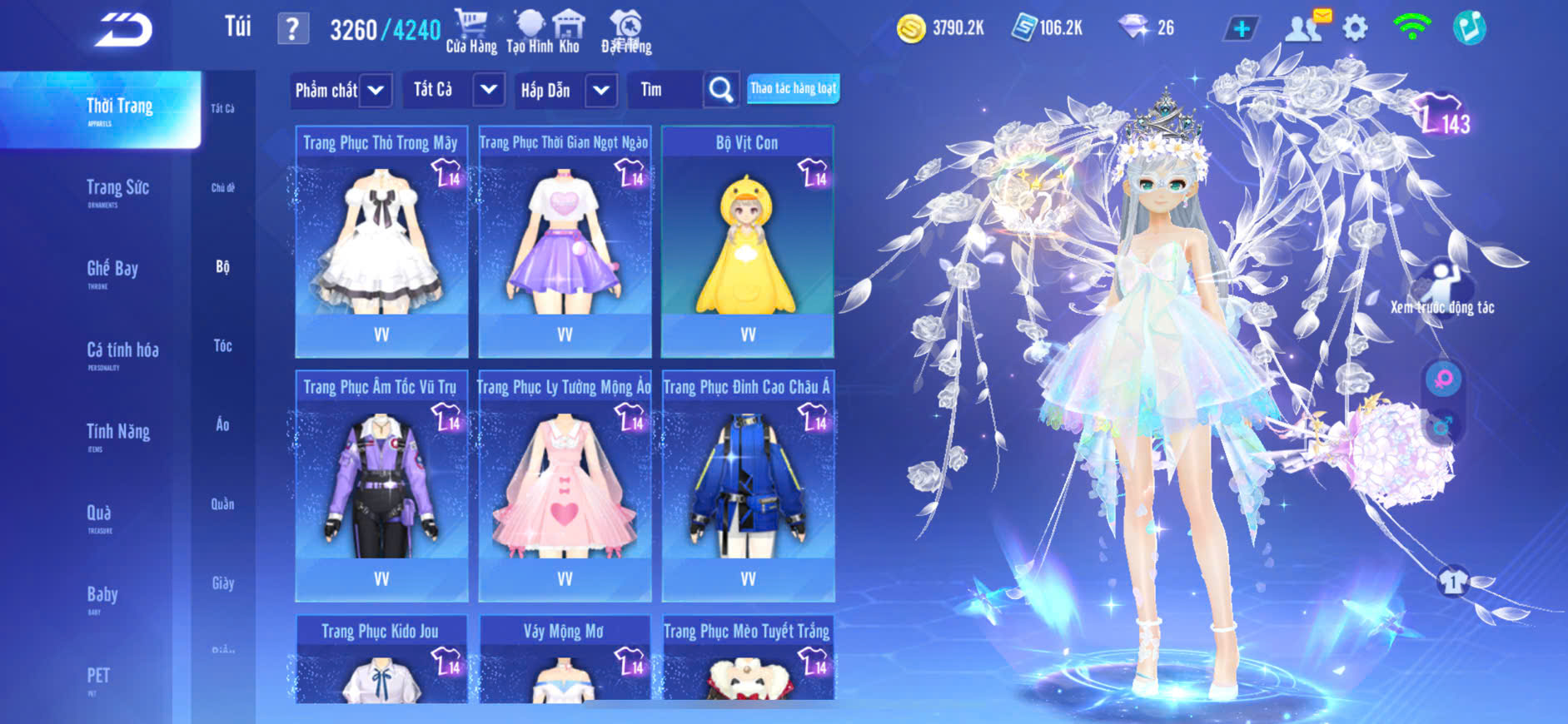
Task: Go back using the arrow button
Action: point(123,30)
